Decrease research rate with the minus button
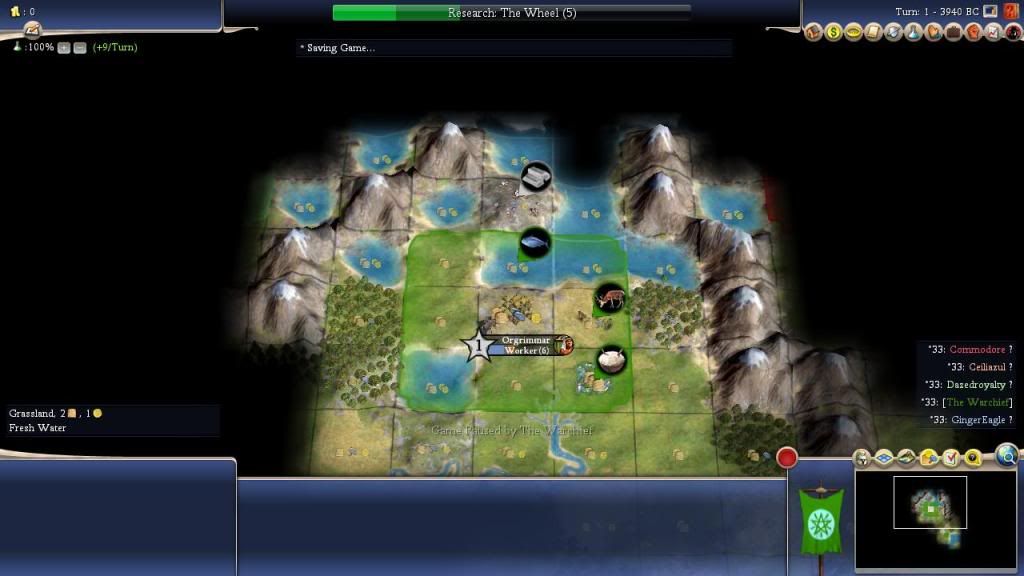Image resolution: width=1024 pixels, height=576 pixels. (79, 47)
